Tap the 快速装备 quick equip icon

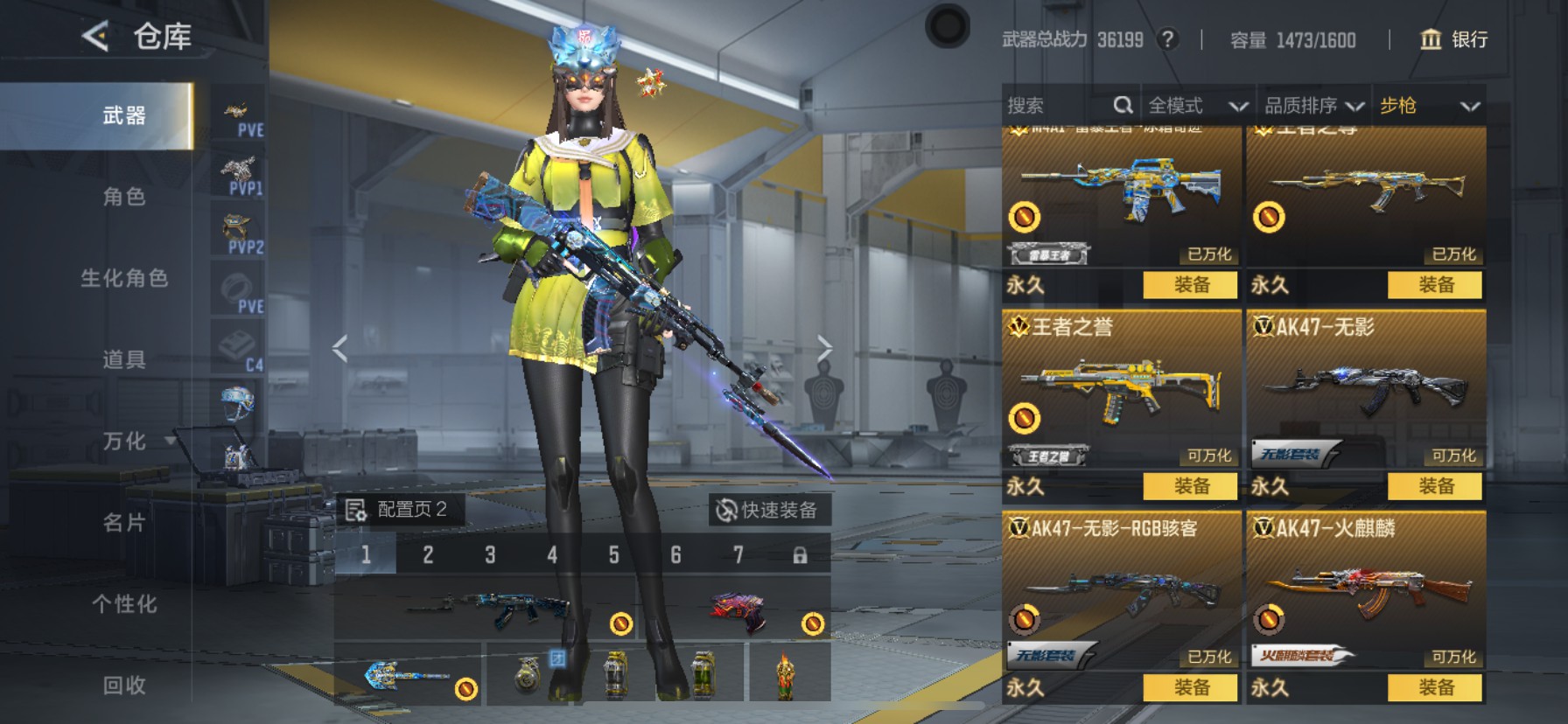(725, 508)
